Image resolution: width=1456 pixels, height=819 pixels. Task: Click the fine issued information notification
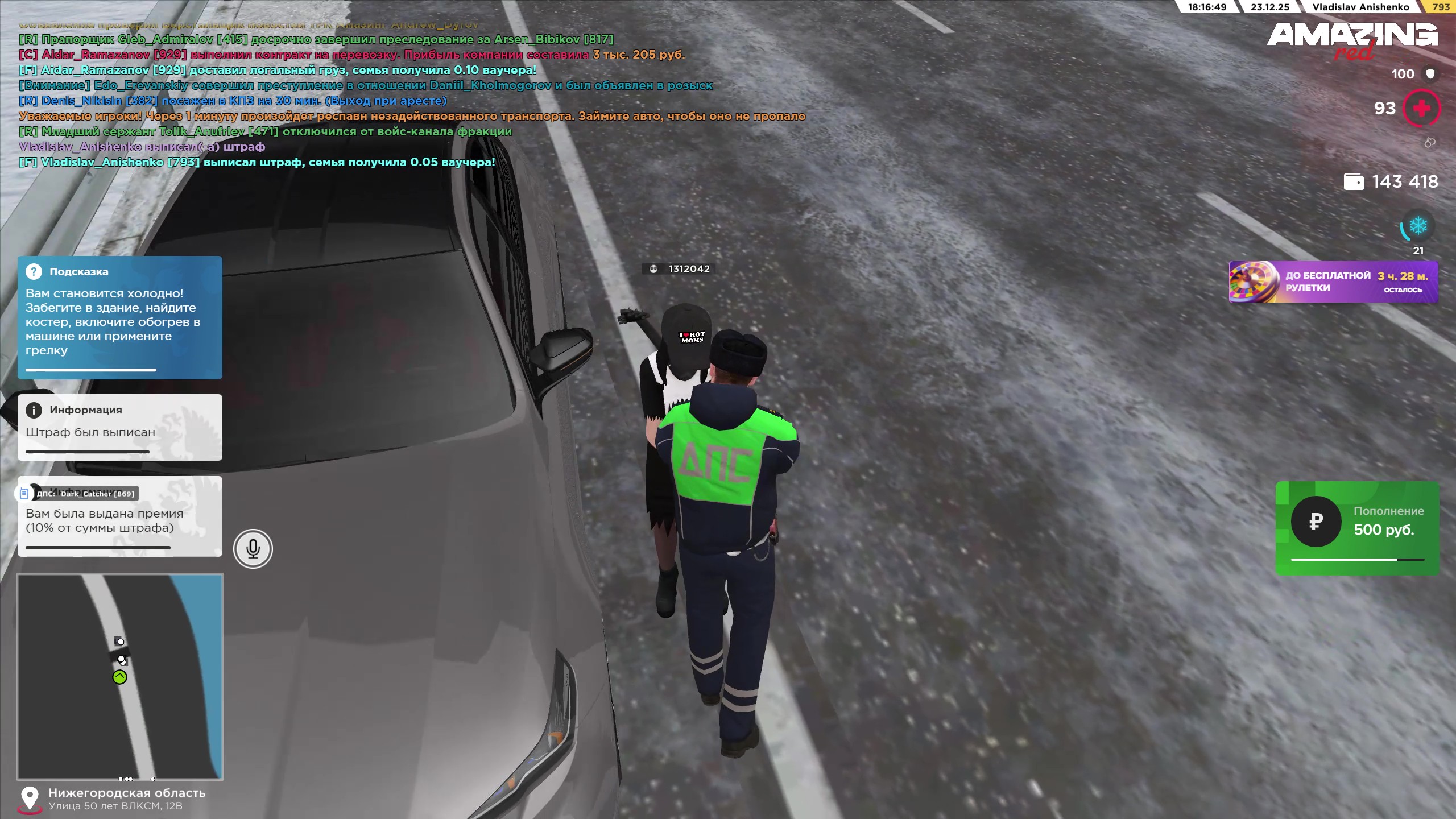point(120,427)
